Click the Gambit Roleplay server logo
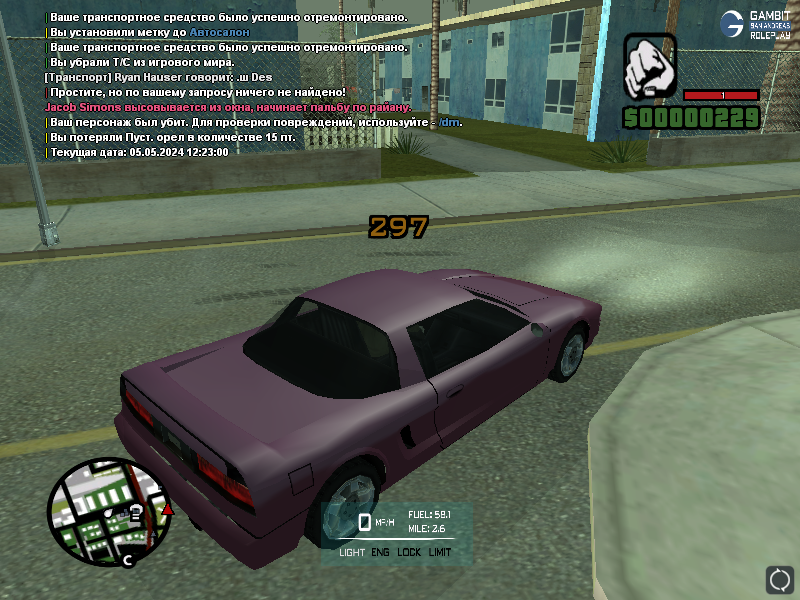Image resolution: width=800 pixels, height=600 pixels. click(x=760, y=24)
